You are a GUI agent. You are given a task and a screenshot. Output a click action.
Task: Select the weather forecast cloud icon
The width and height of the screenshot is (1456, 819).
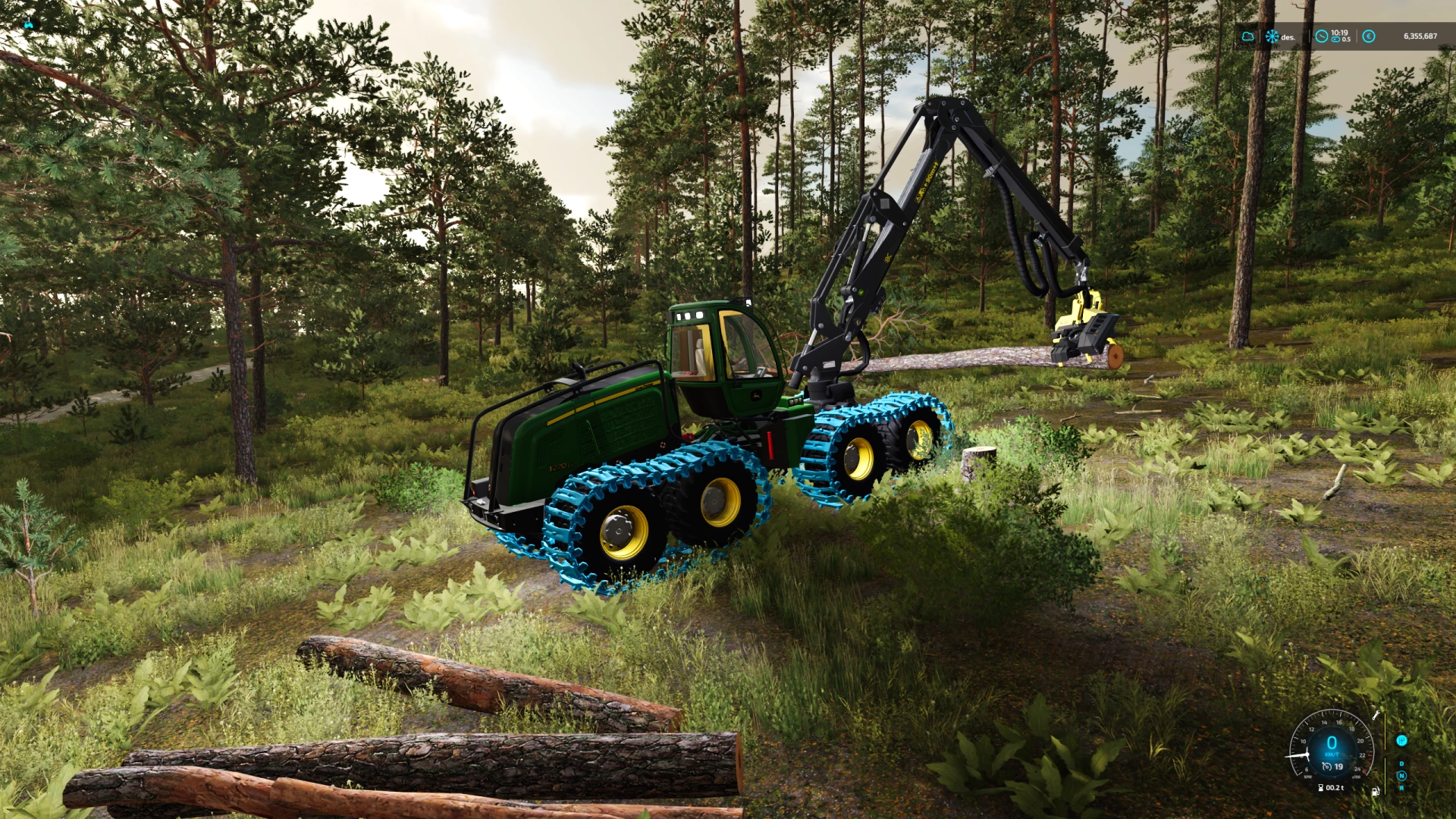click(1248, 36)
